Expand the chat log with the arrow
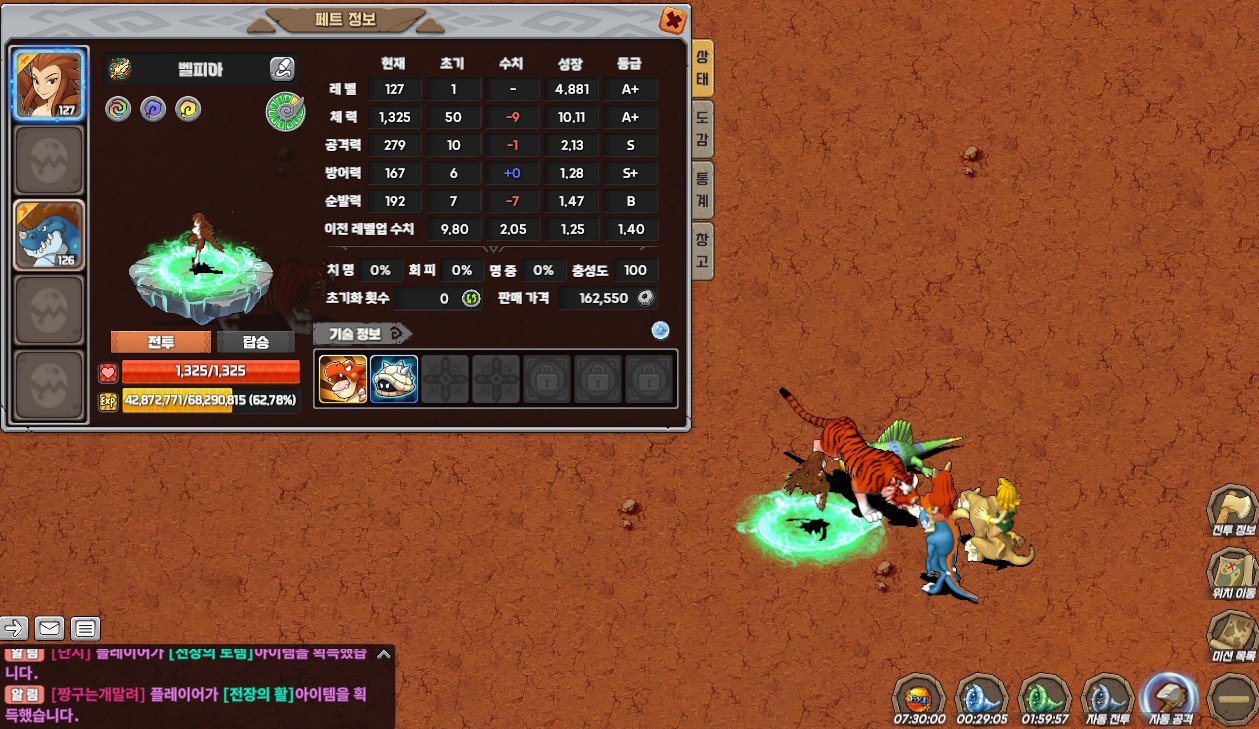The height and width of the screenshot is (729, 1259). click(x=384, y=655)
